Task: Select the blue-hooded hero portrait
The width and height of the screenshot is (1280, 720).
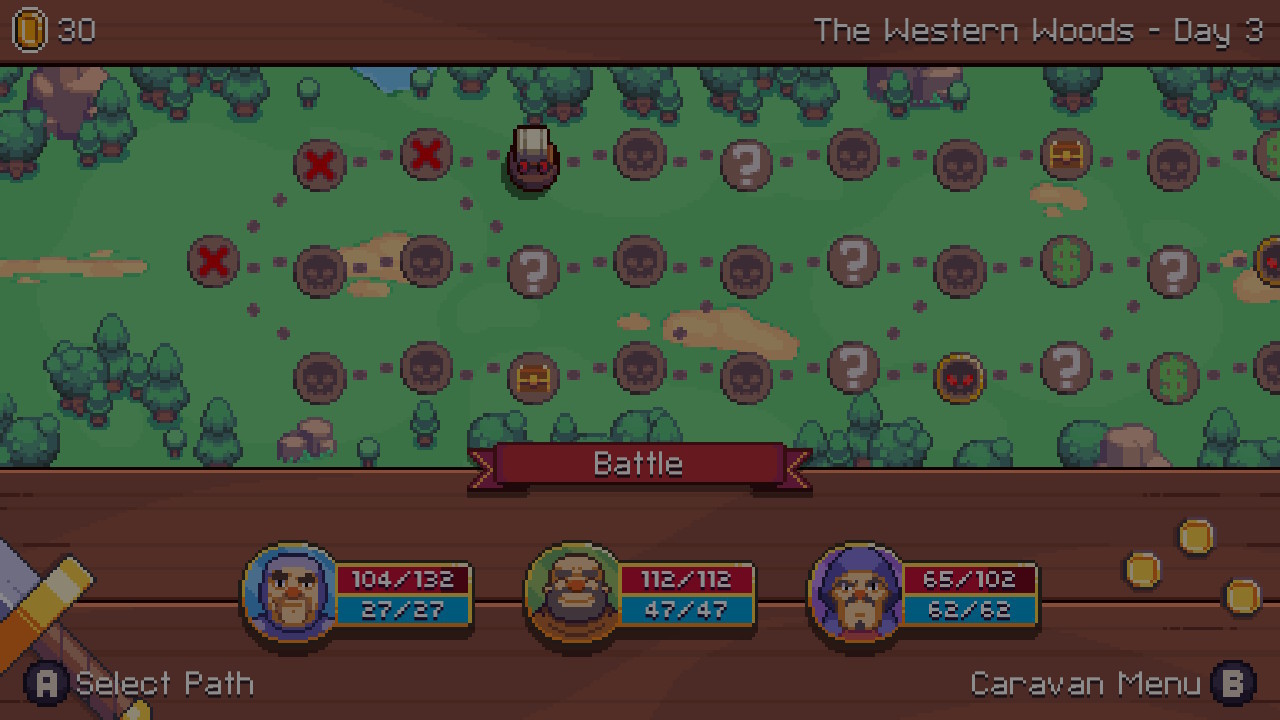Action: [291, 593]
